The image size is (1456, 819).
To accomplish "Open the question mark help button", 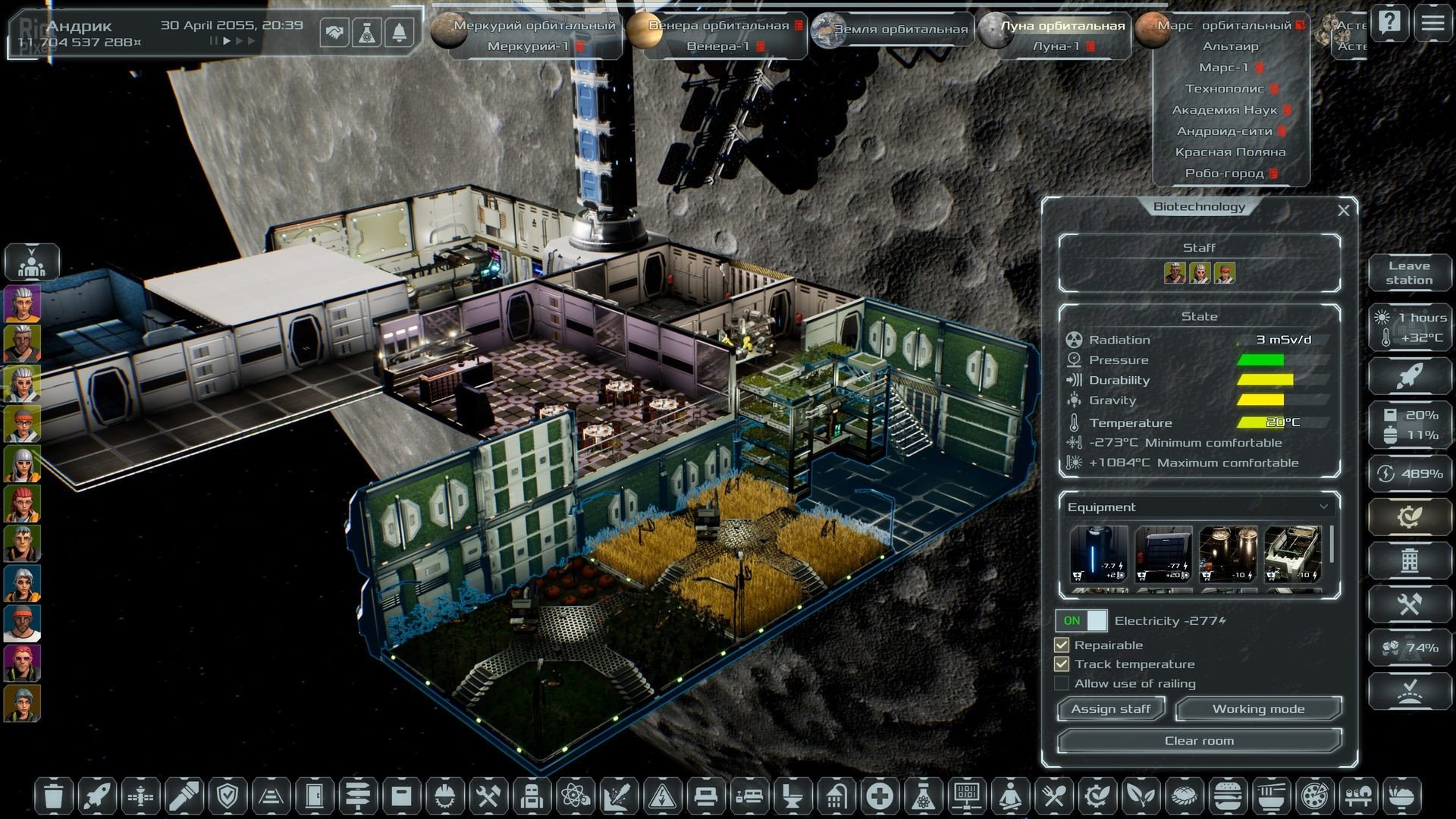I will click(x=1390, y=23).
